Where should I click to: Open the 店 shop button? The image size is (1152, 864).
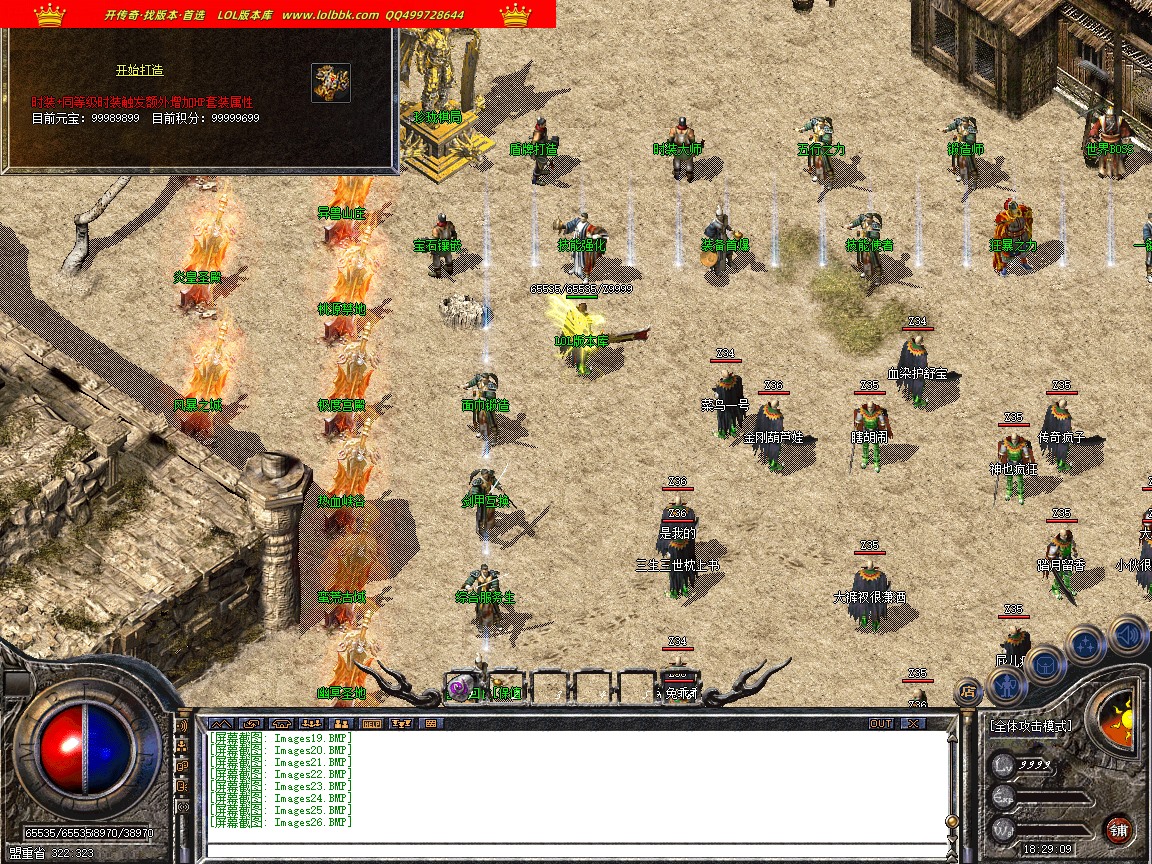967,690
